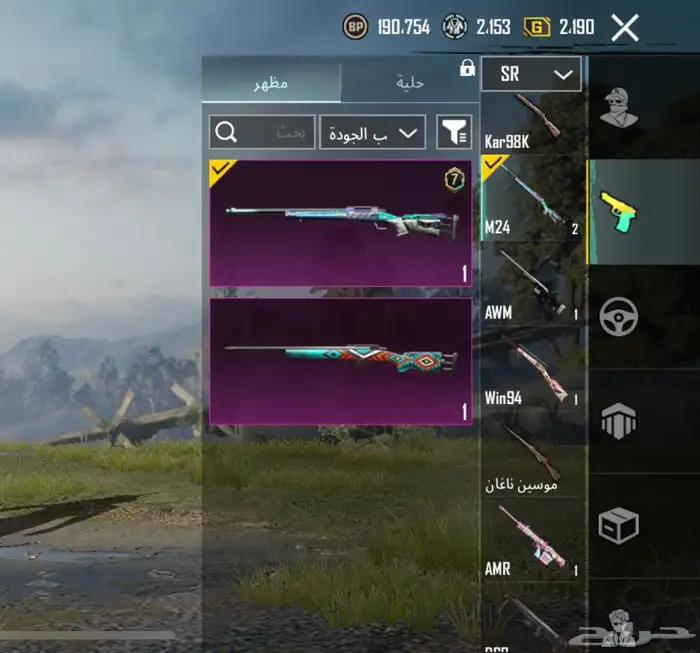Open the funnel filter options

click(x=455, y=132)
